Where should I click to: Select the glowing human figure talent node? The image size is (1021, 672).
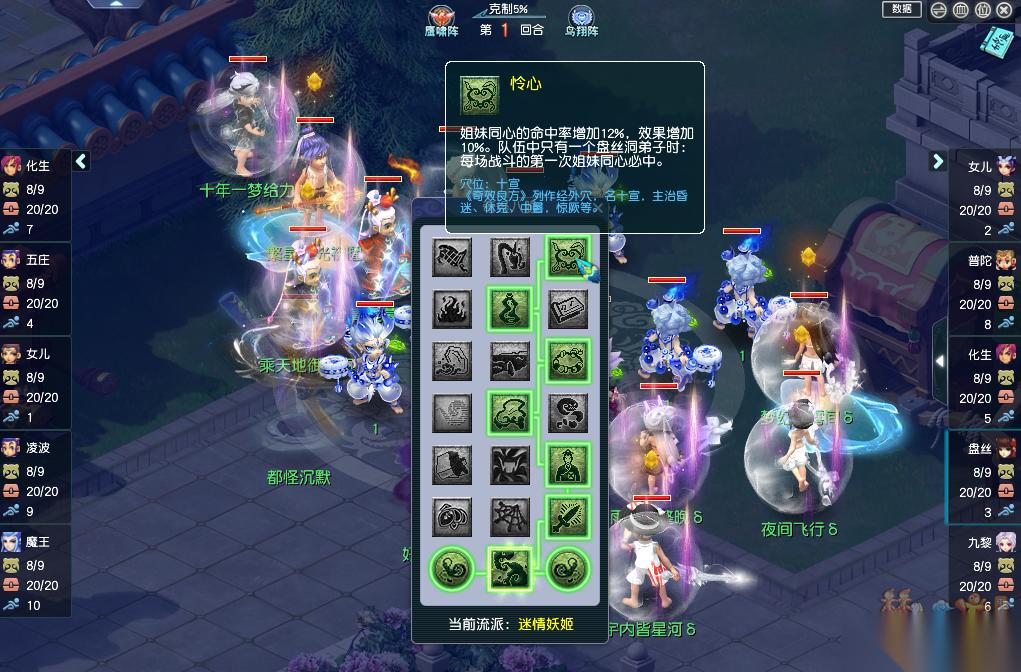tap(568, 464)
